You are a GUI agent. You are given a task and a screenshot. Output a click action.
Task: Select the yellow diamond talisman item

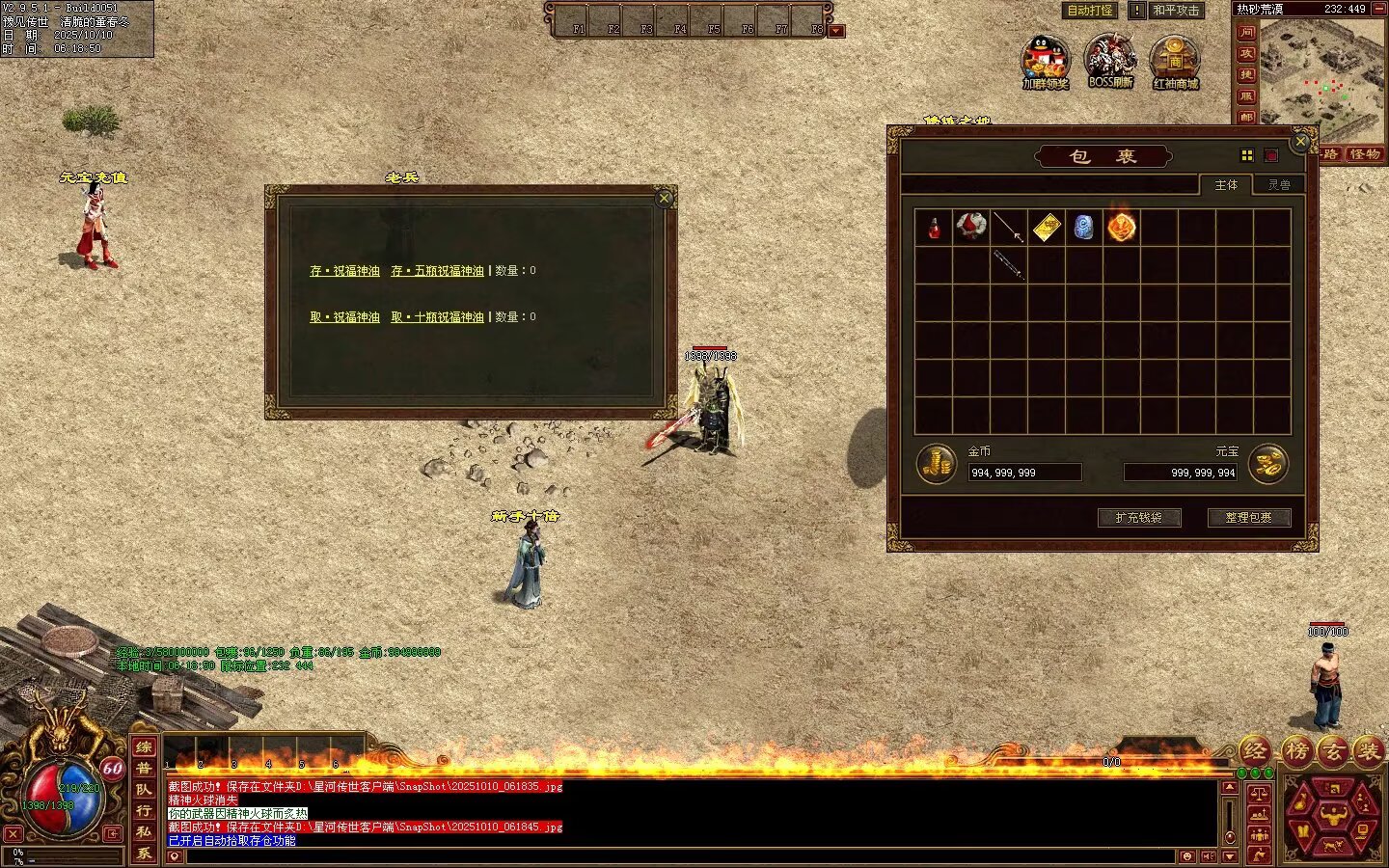[x=1047, y=228]
